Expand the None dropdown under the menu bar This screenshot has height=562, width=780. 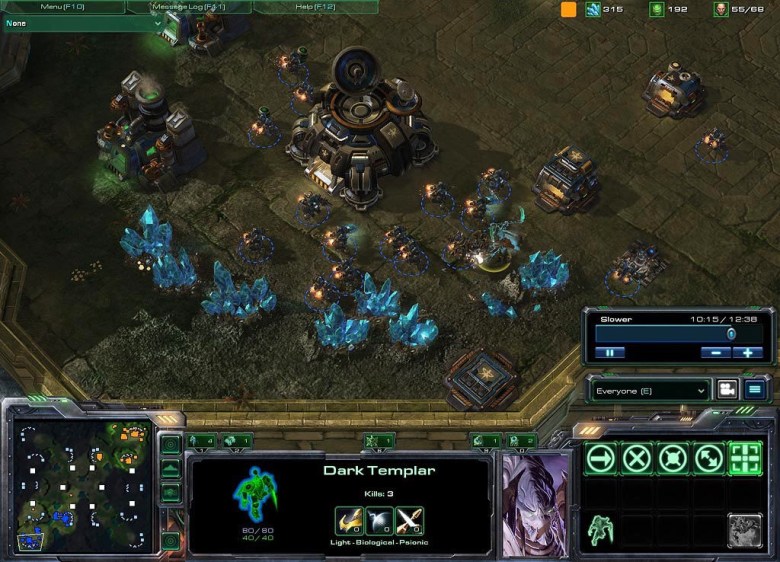point(84,23)
